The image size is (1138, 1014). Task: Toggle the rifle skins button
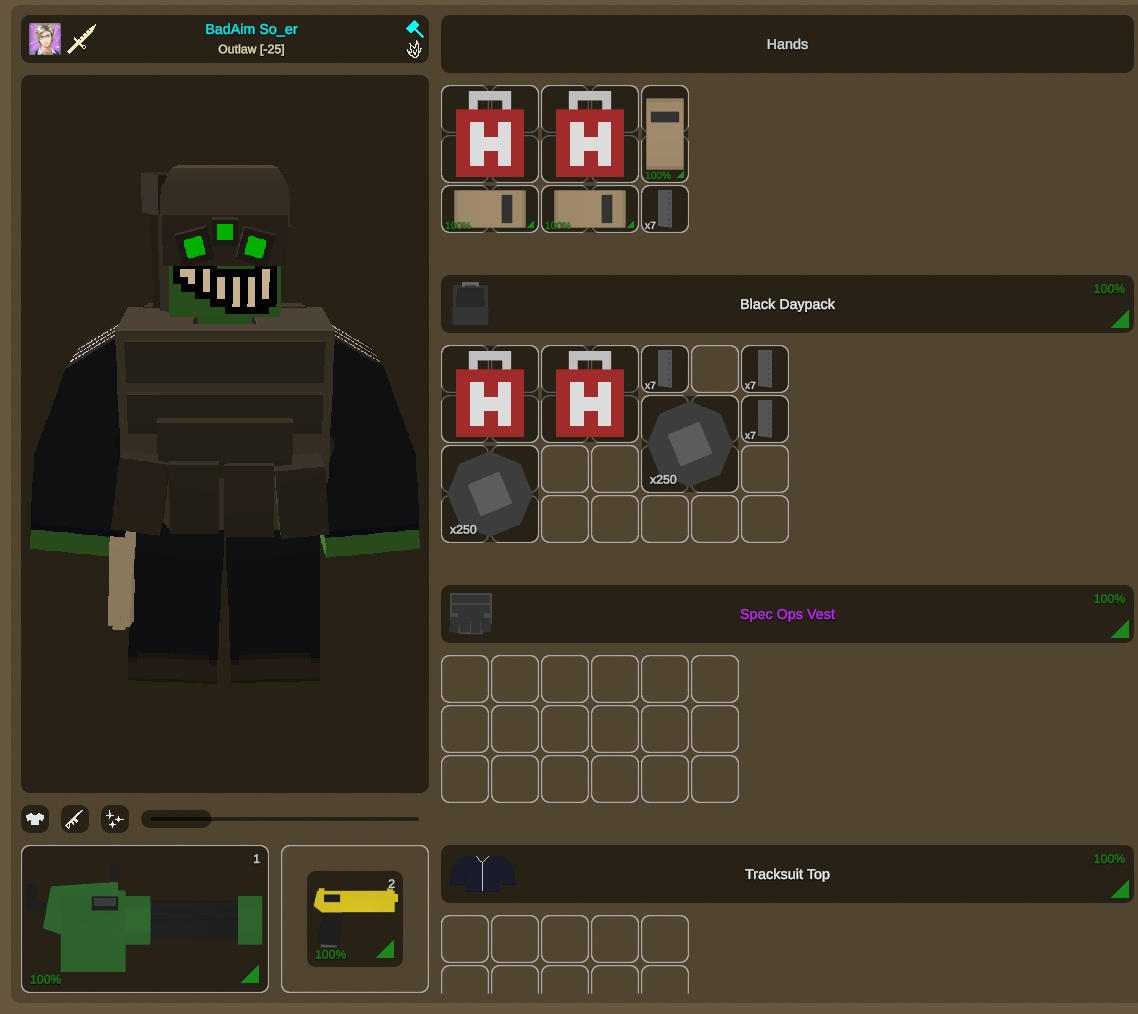75,820
